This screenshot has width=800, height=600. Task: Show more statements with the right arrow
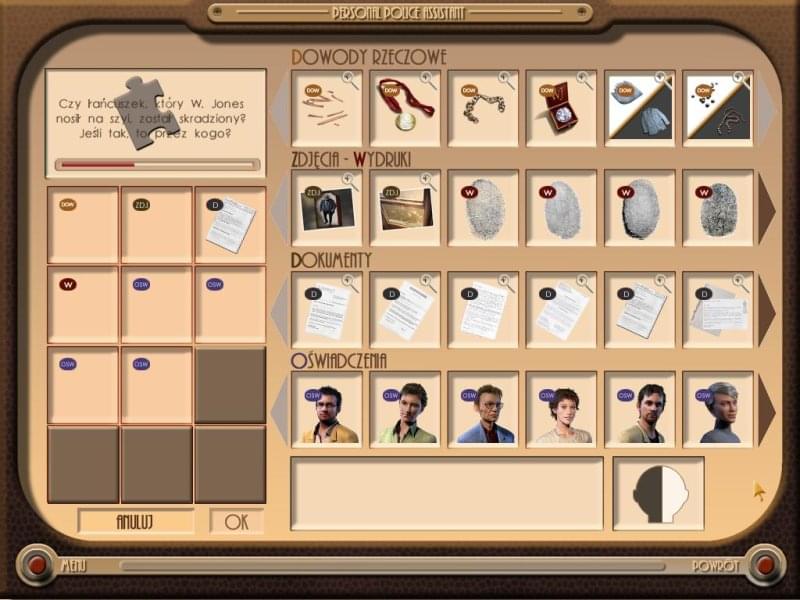coord(767,409)
